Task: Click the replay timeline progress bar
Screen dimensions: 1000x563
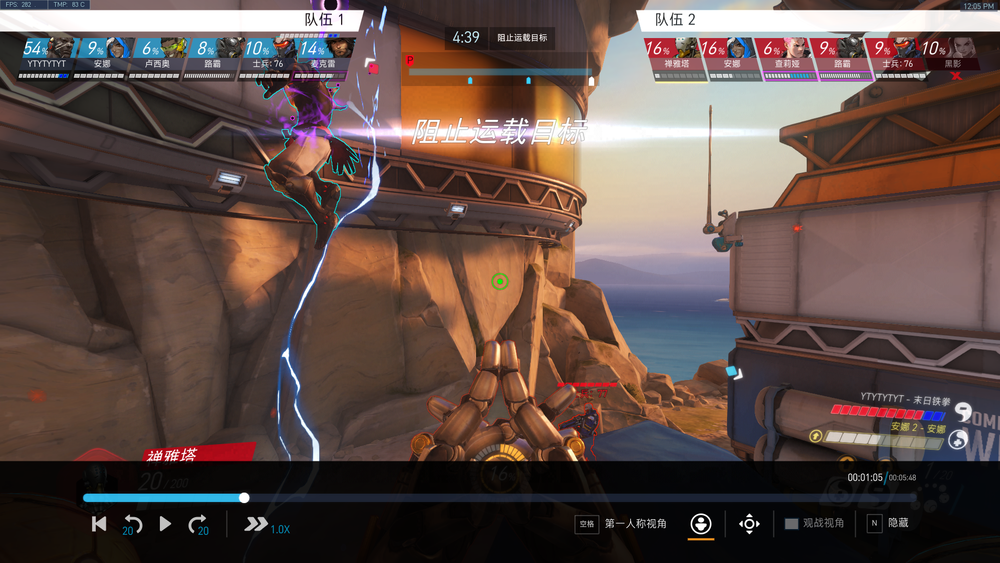Action: tap(500, 498)
